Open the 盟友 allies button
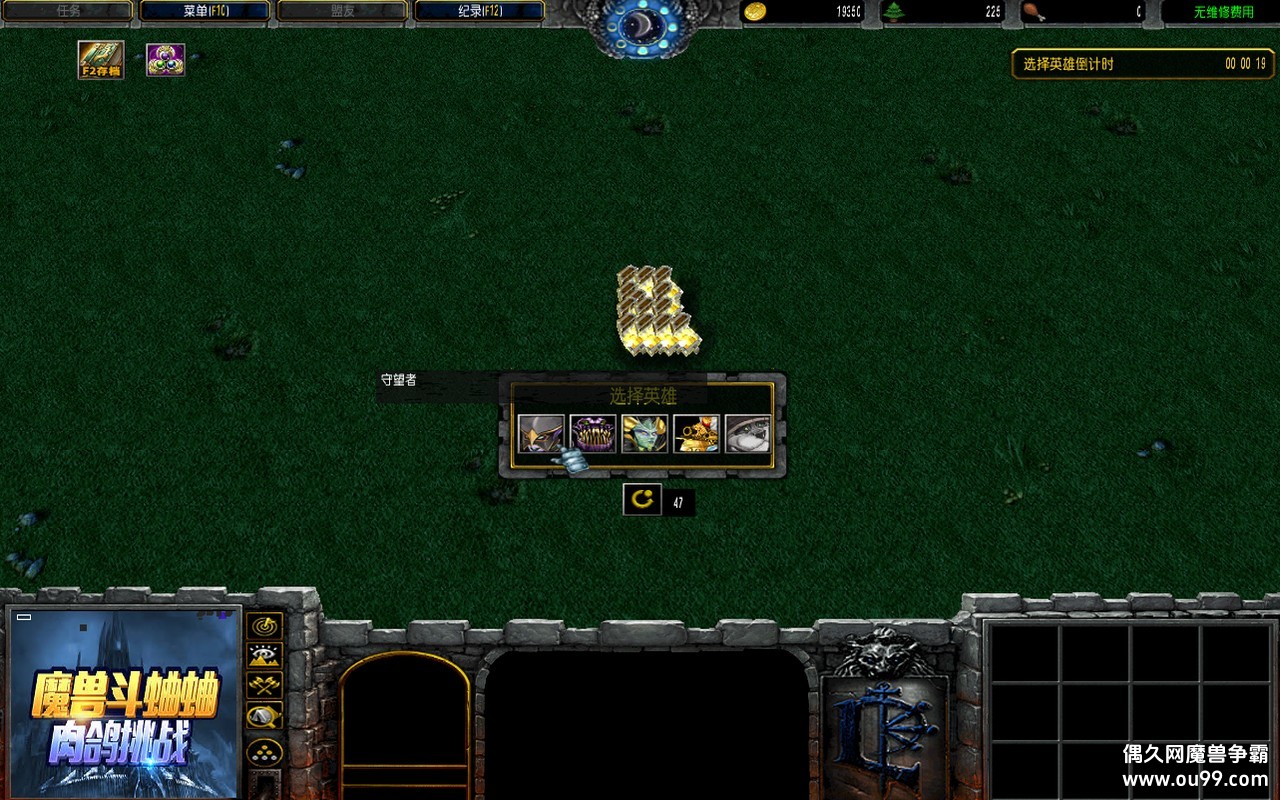The image size is (1280, 800). pyautogui.click(x=341, y=11)
